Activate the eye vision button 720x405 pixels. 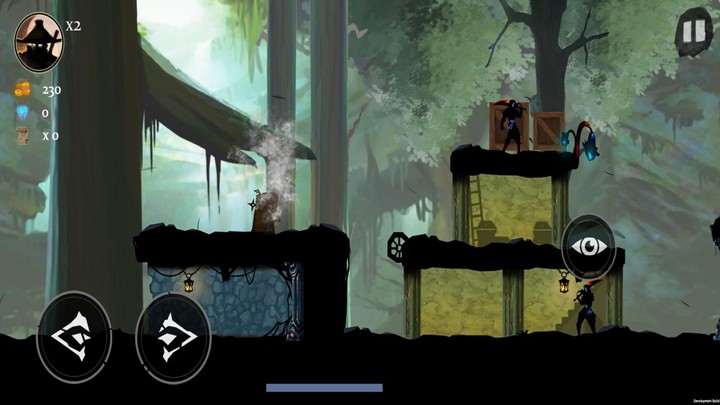(588, 246)
